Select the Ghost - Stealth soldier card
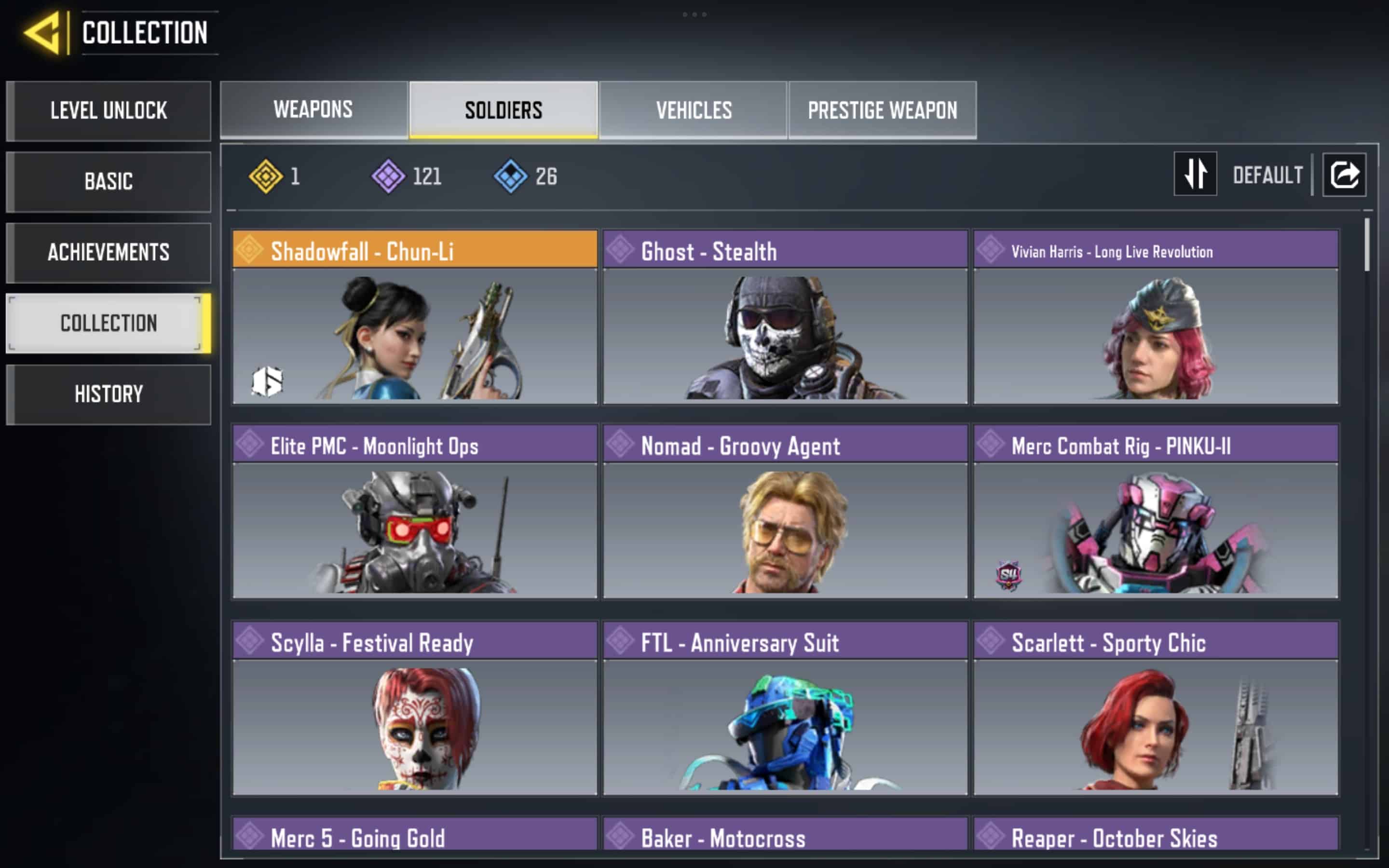Screen dimensions: 1389x868 tap(785, 317)
